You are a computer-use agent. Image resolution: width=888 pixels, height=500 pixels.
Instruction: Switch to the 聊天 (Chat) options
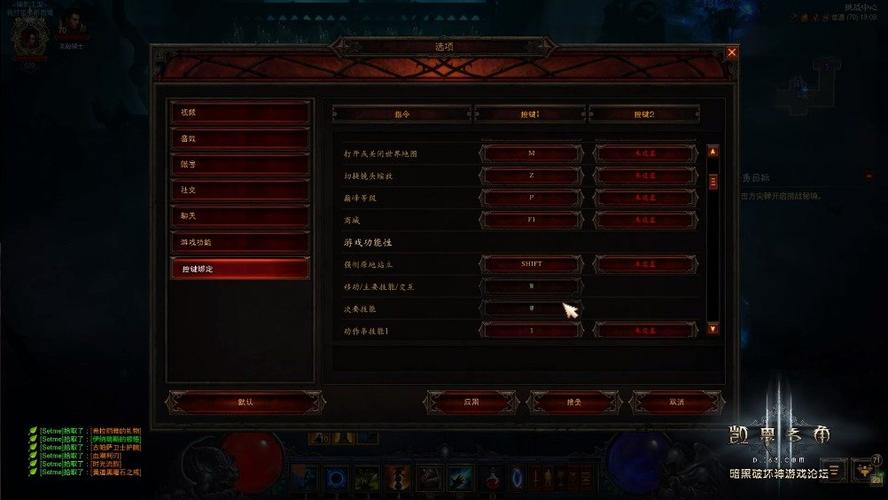(239, 216)
